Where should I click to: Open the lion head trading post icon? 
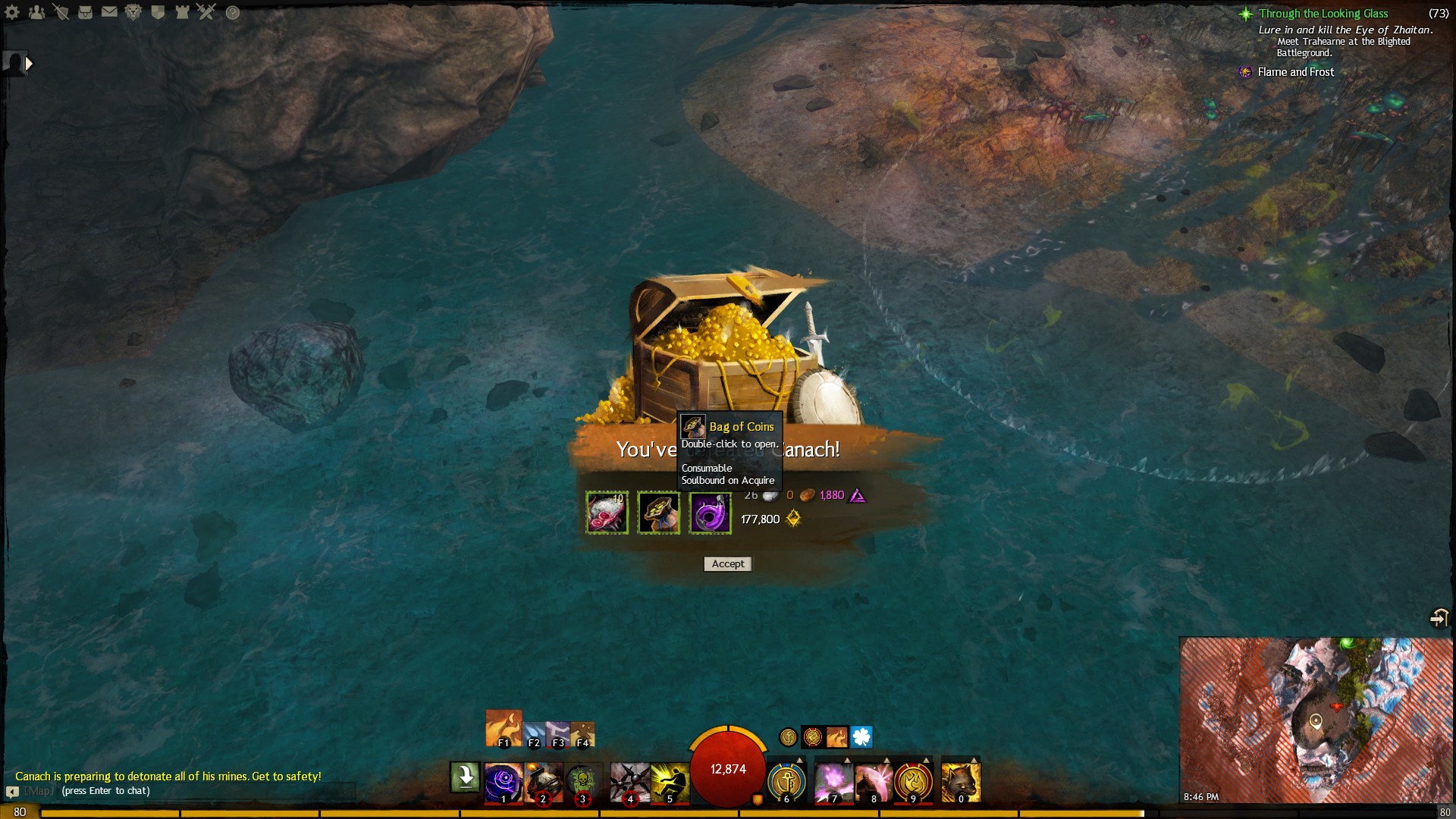(133, 12)
